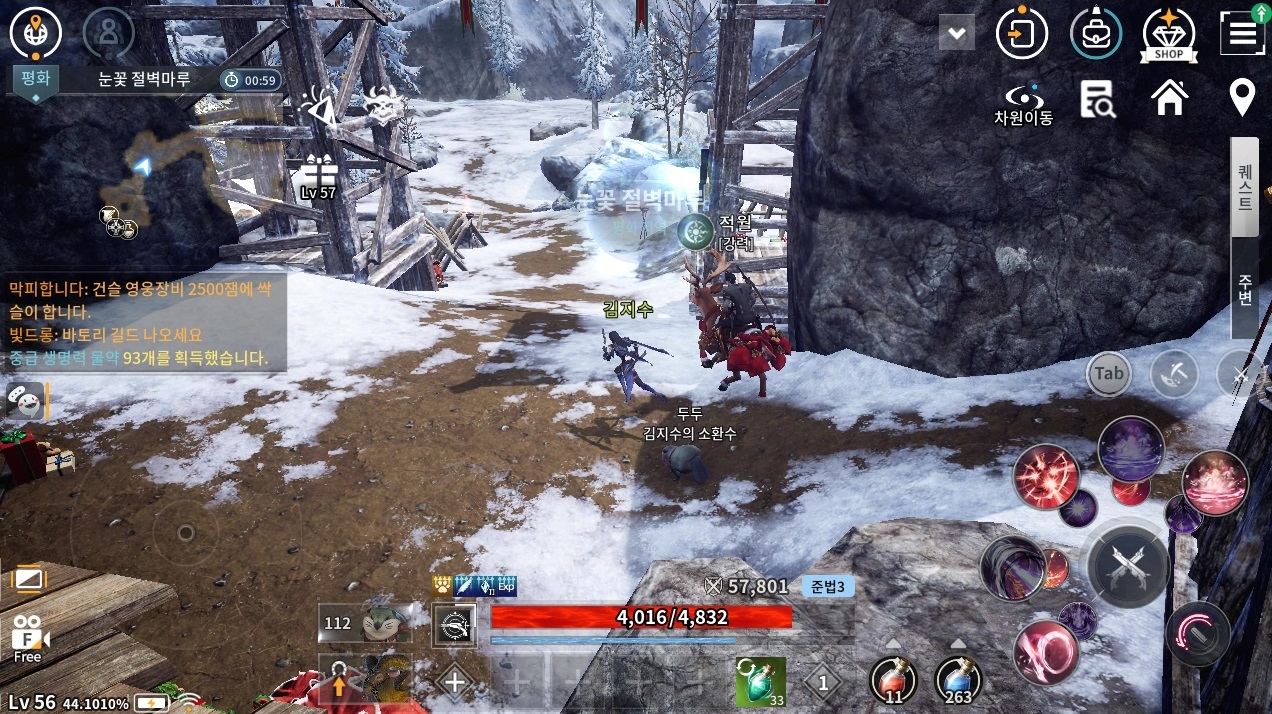Use the red health potion slot
This screenshot has width=1272, height=714.
[893, 680]
